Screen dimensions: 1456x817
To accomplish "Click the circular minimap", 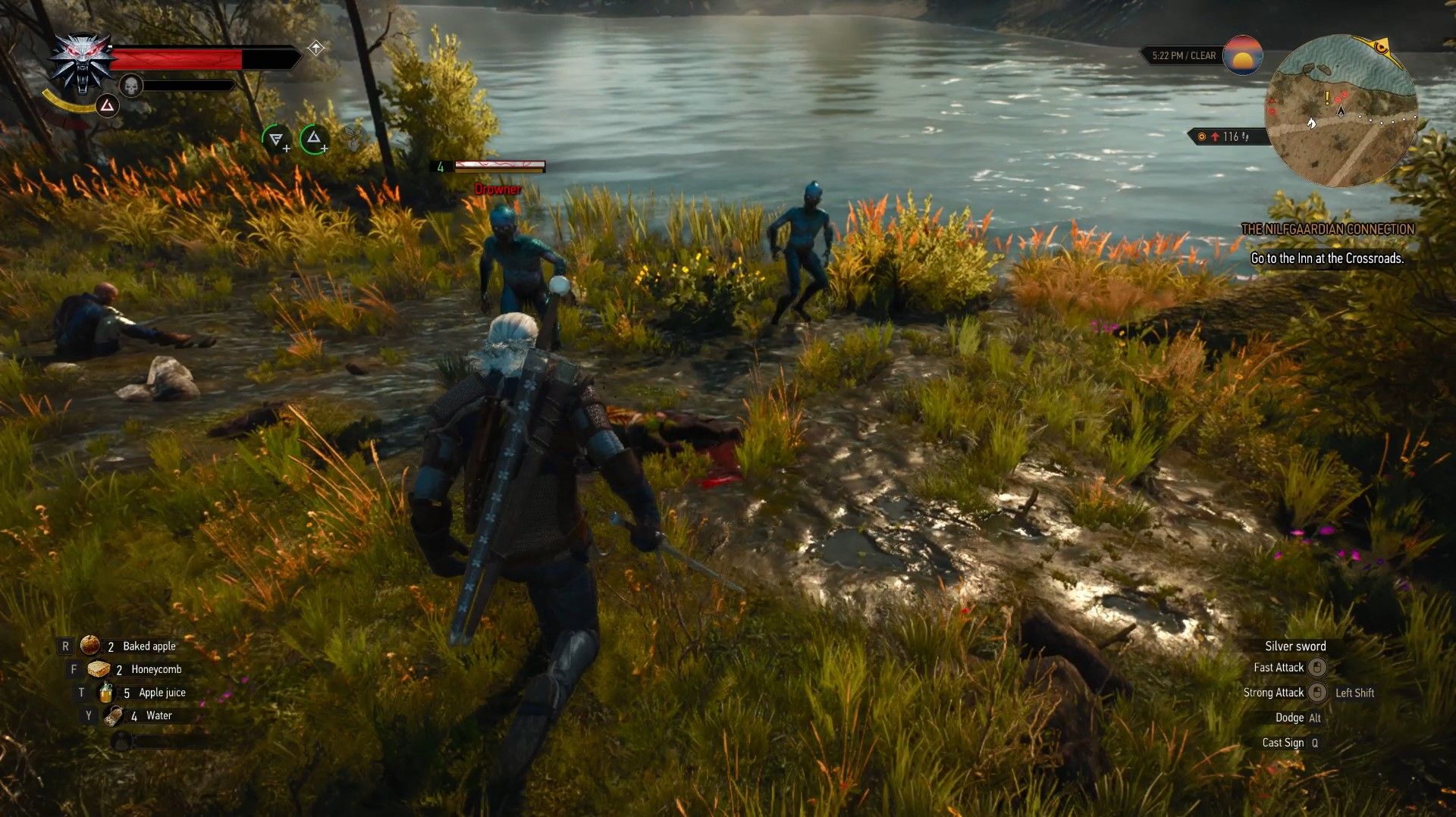I will pos(1341,111).
